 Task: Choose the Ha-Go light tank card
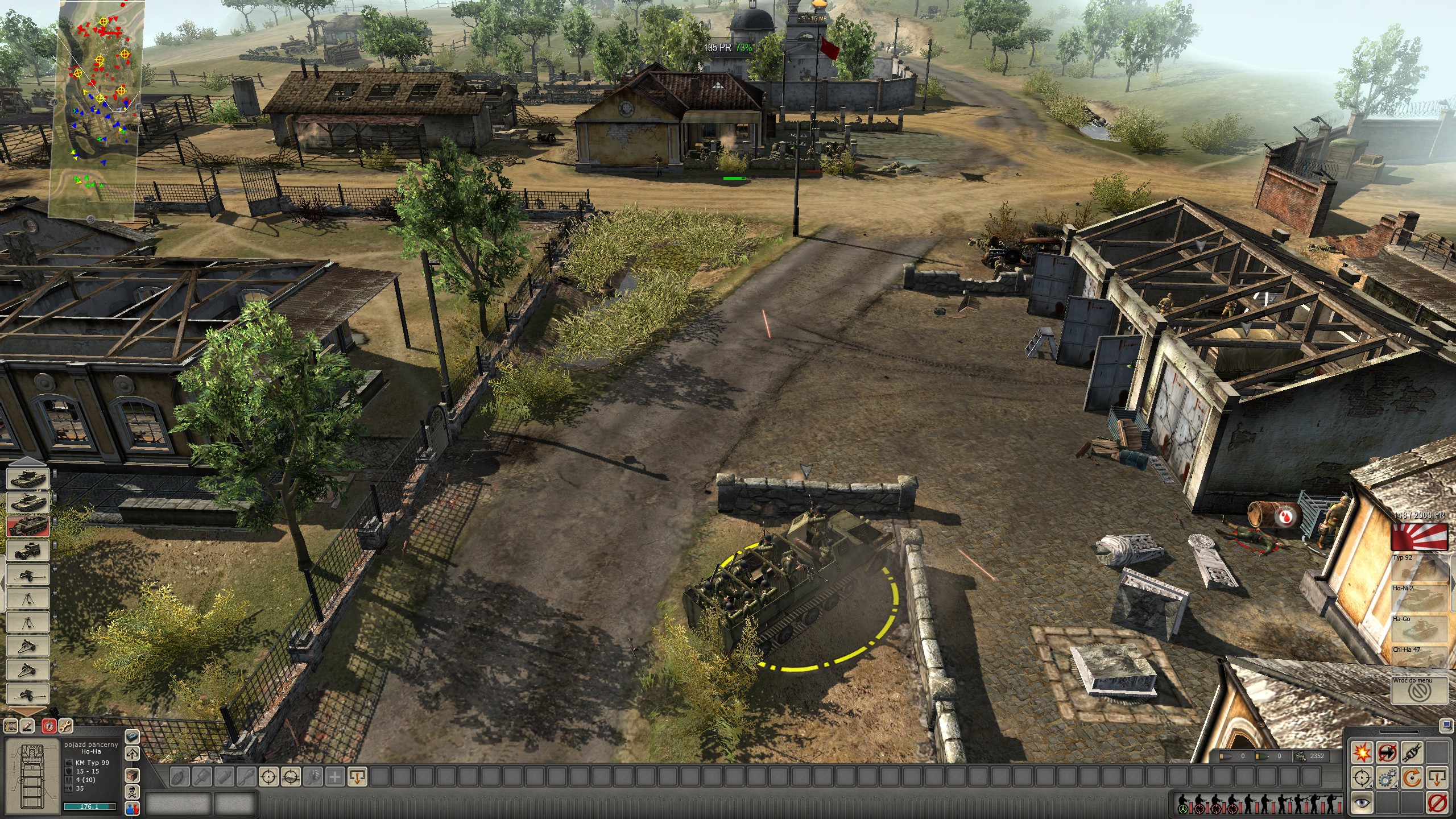tap(1420, 629)
